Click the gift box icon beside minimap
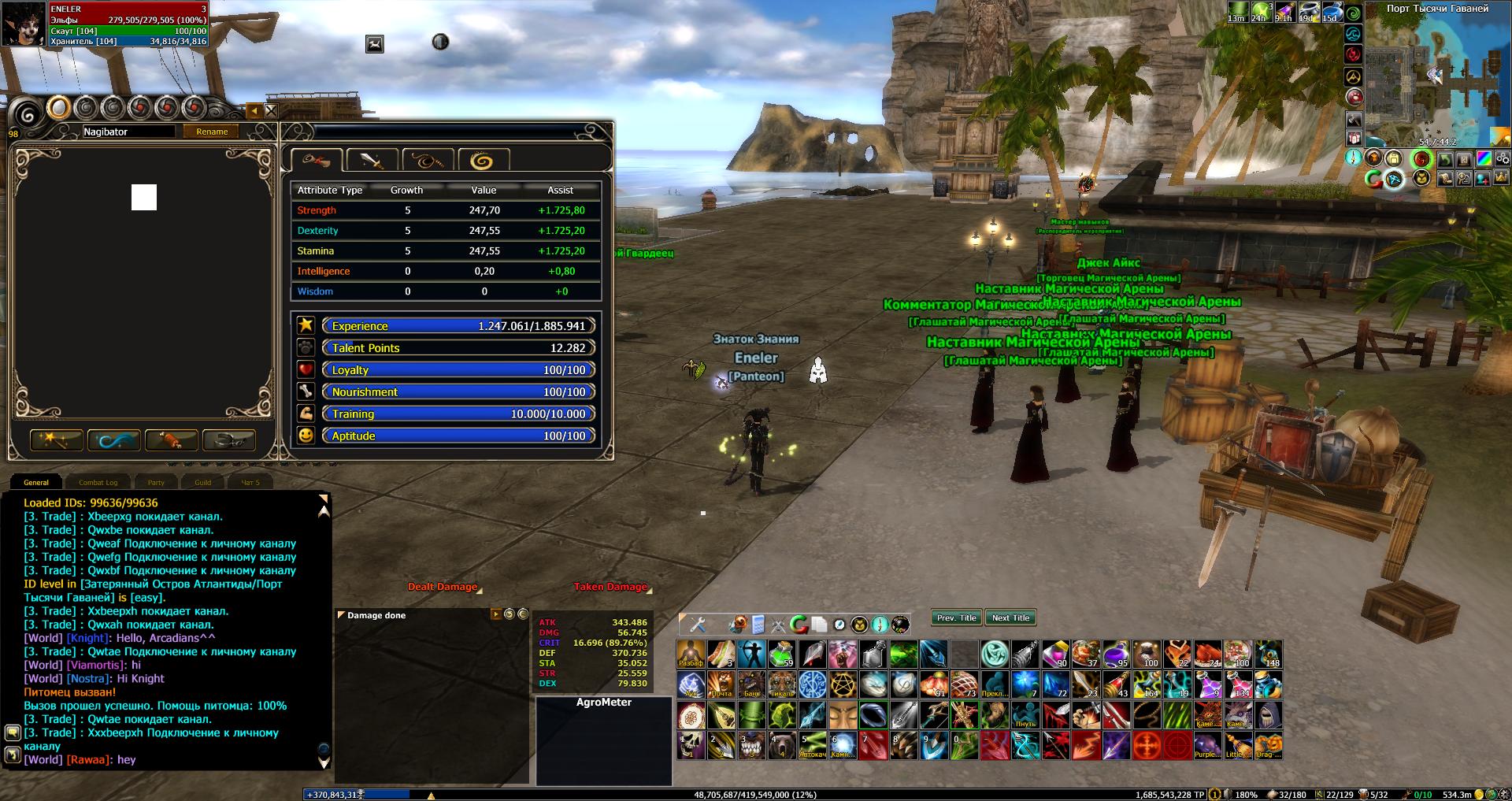The image size is (1512, 801). [x=1354, y=139]
